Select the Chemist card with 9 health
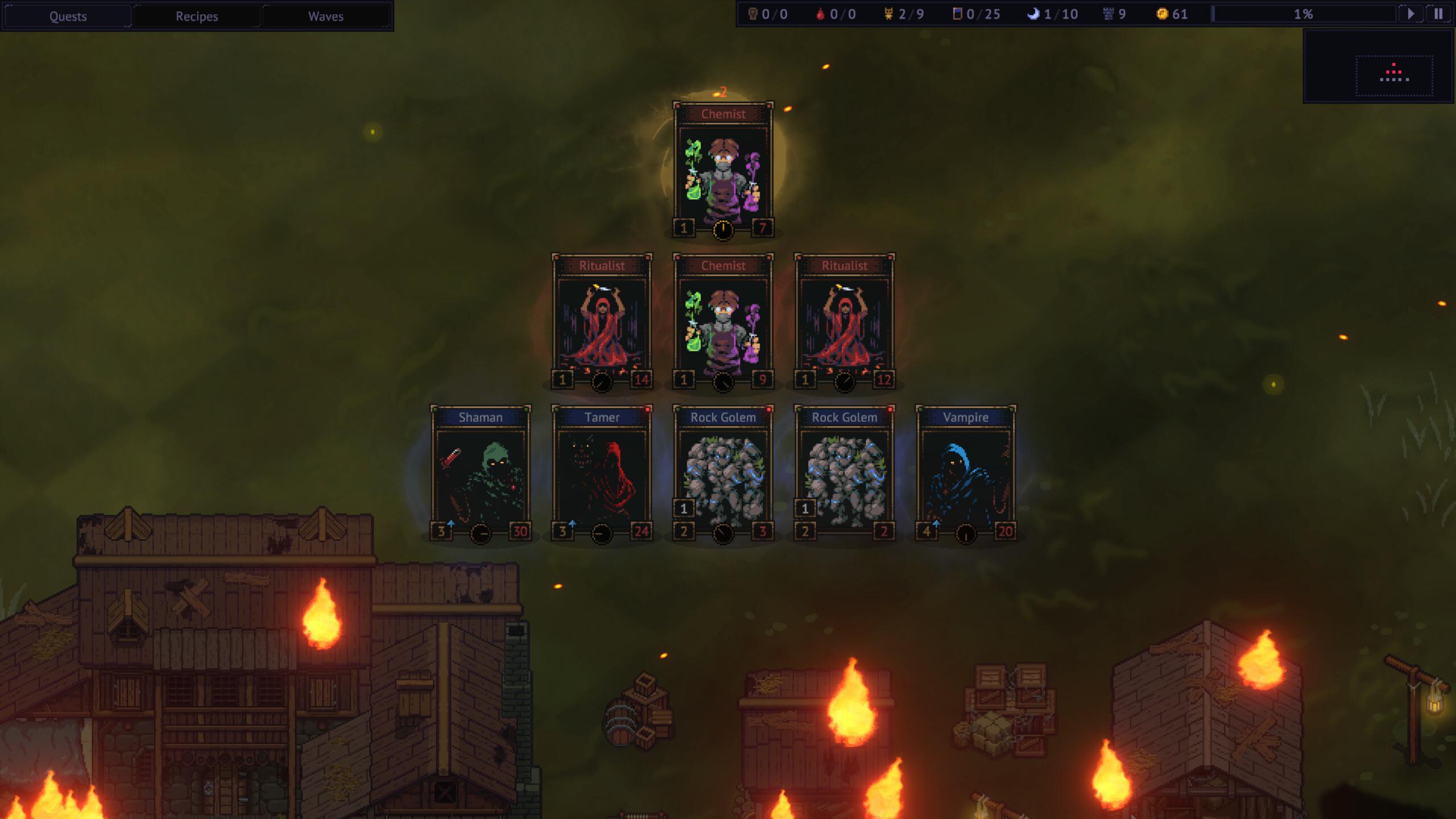 point(723,322)
